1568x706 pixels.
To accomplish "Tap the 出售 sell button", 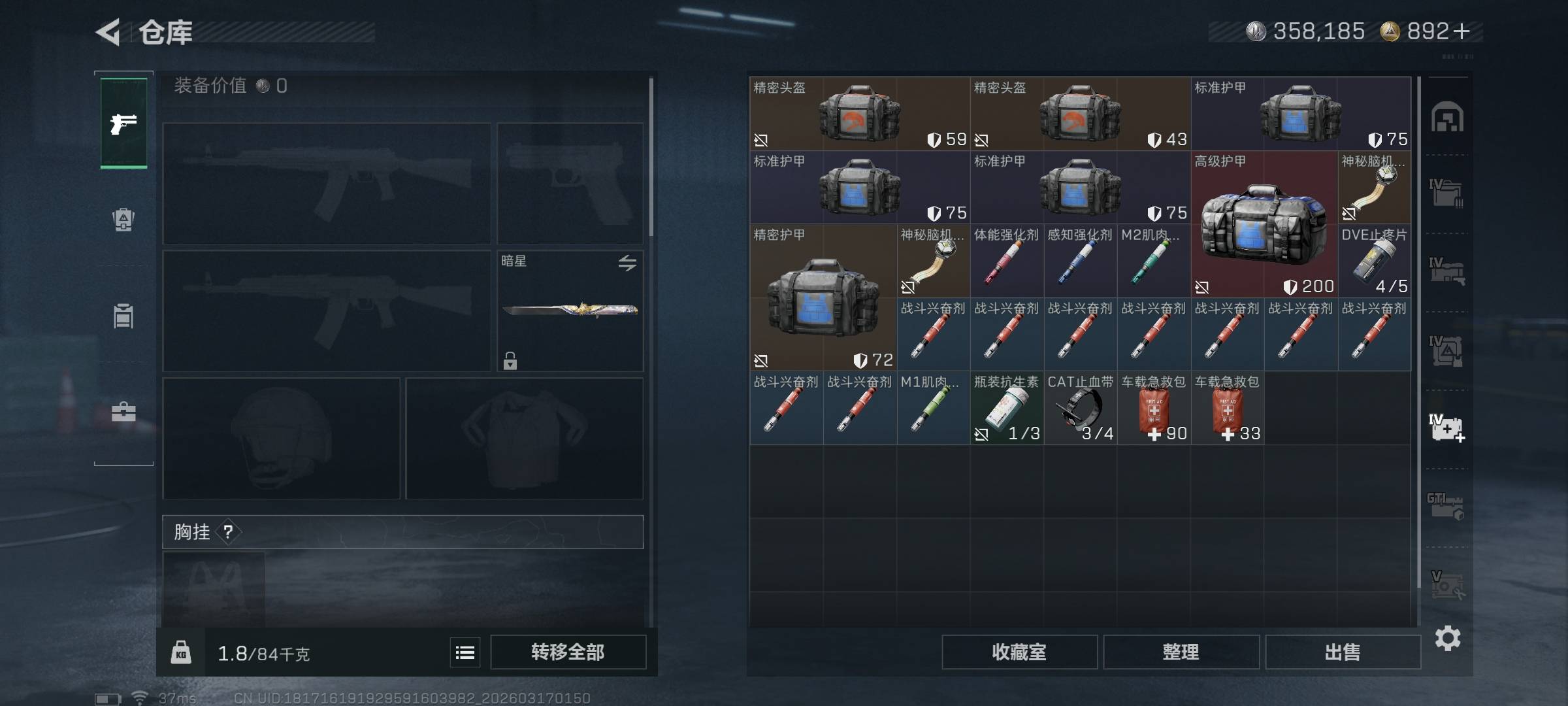I will click(1343, 652).
